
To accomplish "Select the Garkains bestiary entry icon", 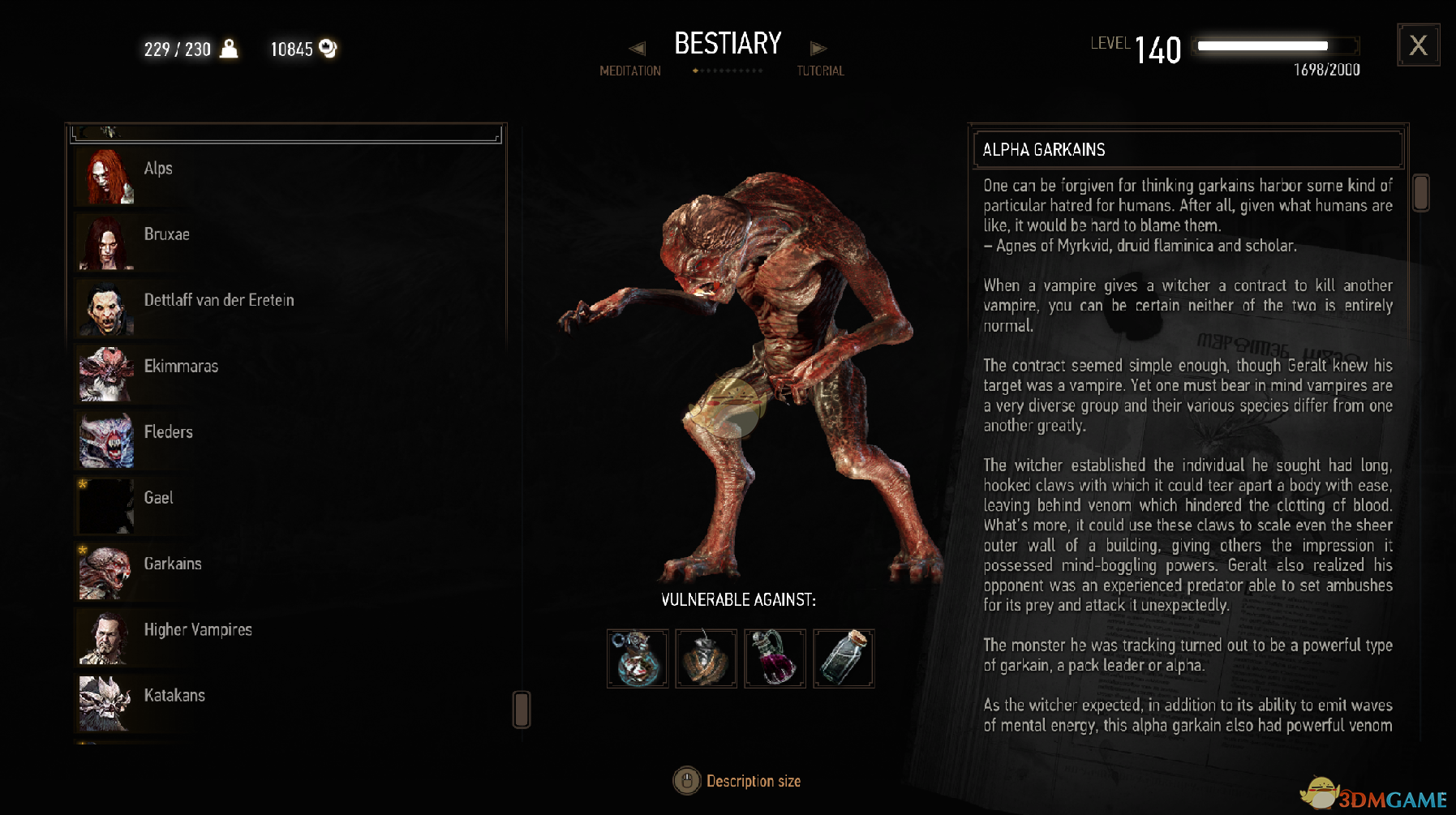I will (104, 572).
